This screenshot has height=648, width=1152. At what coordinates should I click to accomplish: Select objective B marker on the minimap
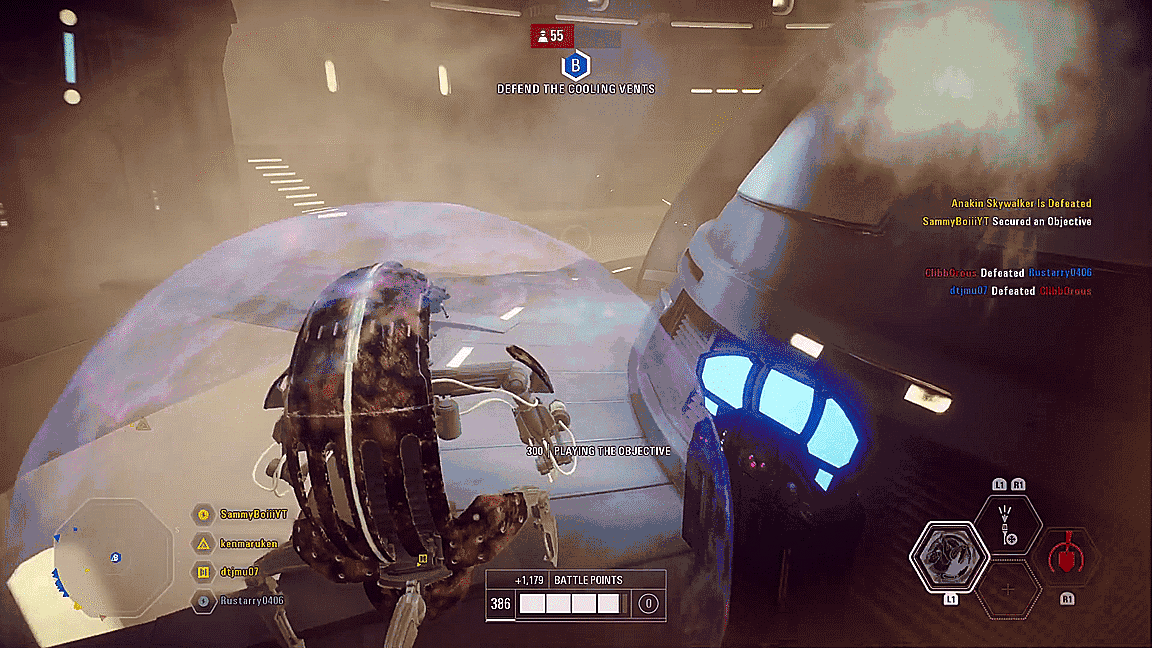116,557
